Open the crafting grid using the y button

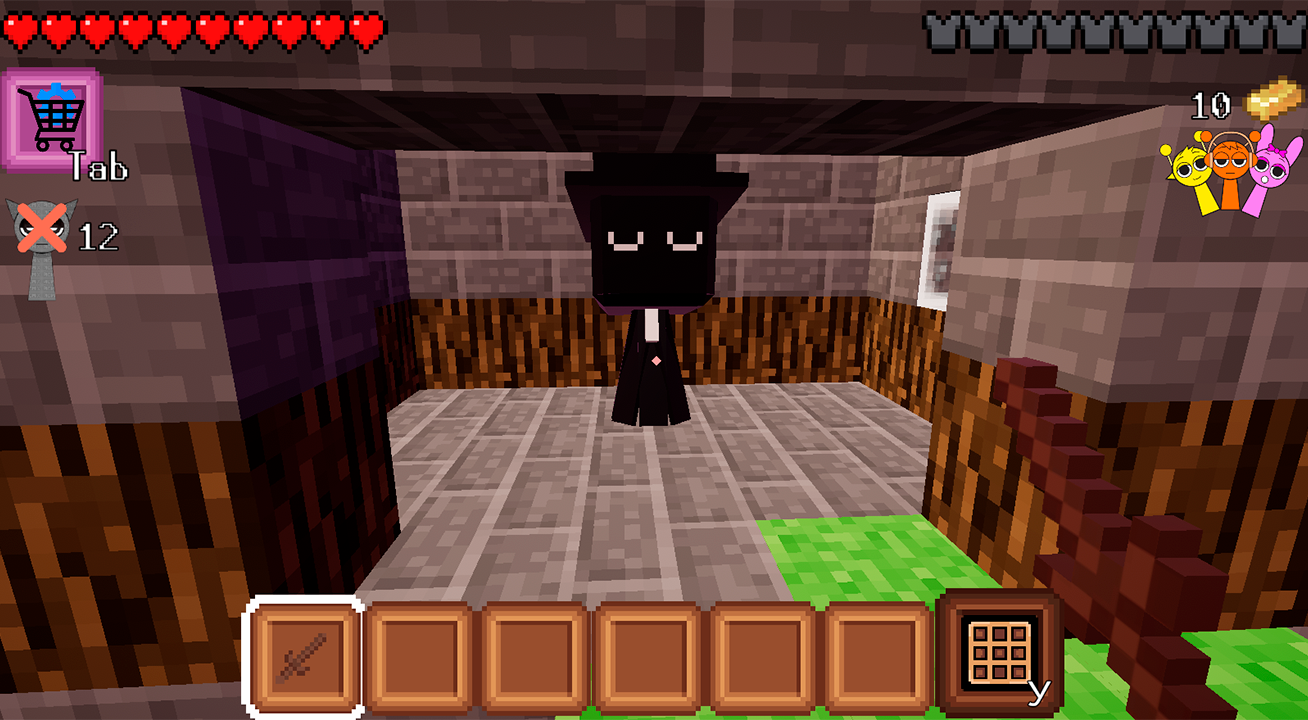(999, 652)
